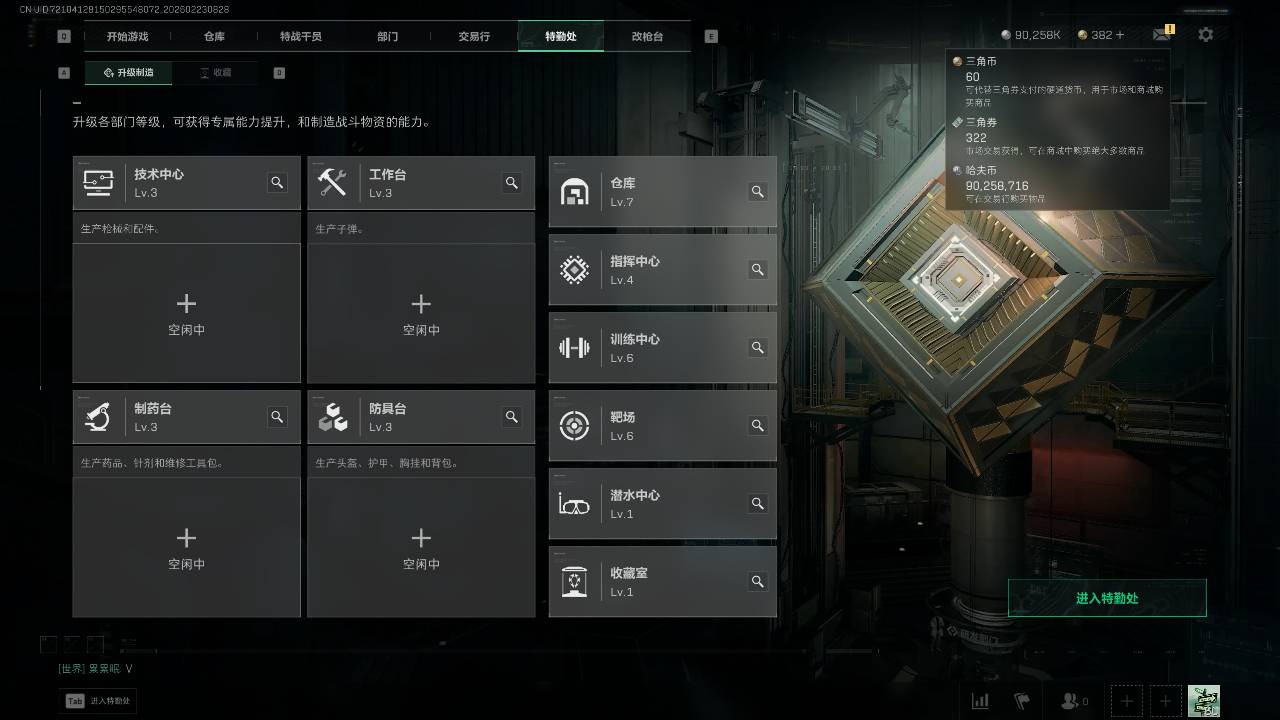
Task: Open the 改枪台 tab
Action: (x=647, y=37)
